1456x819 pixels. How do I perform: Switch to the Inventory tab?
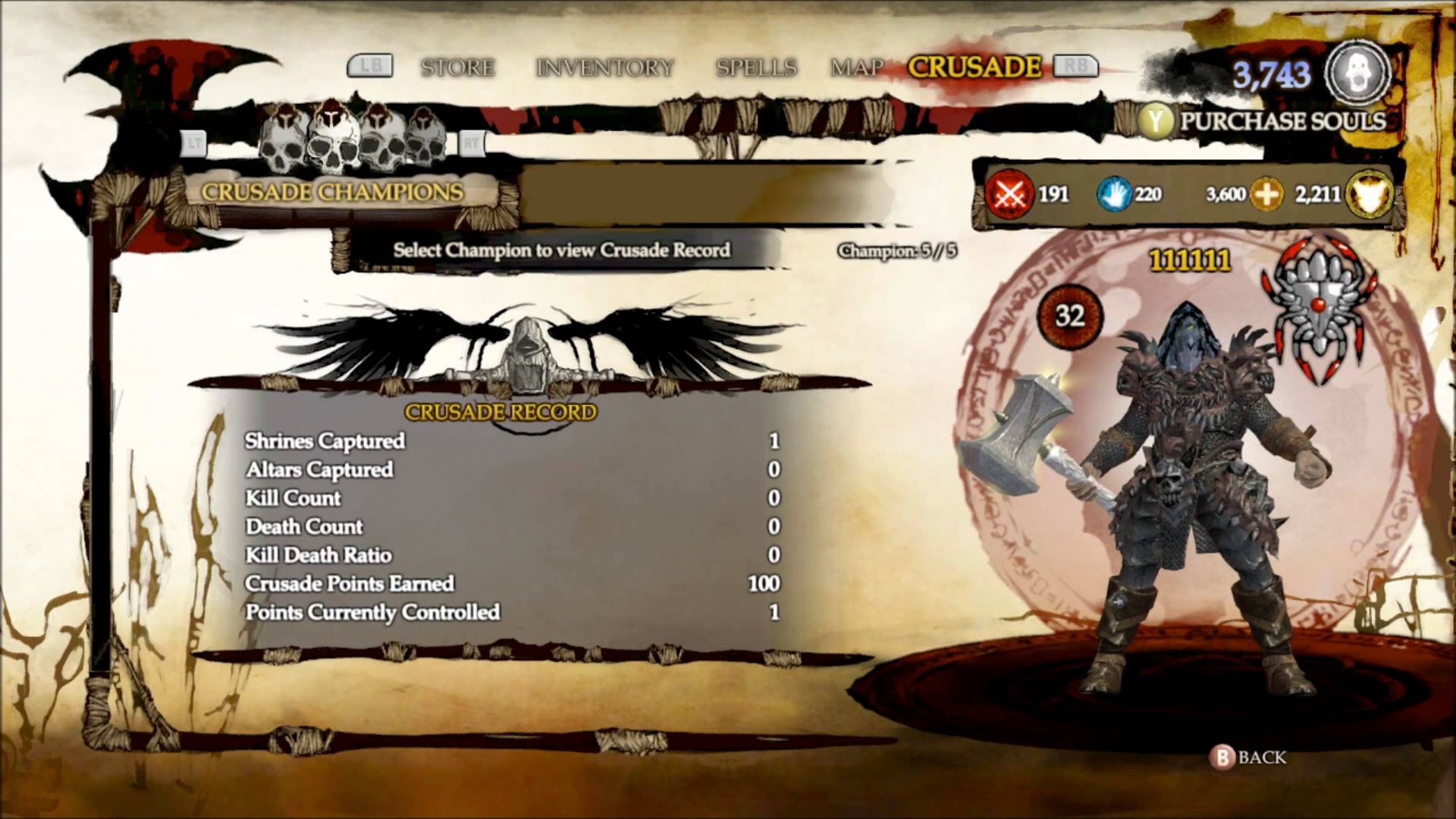(x=604, y=67)
